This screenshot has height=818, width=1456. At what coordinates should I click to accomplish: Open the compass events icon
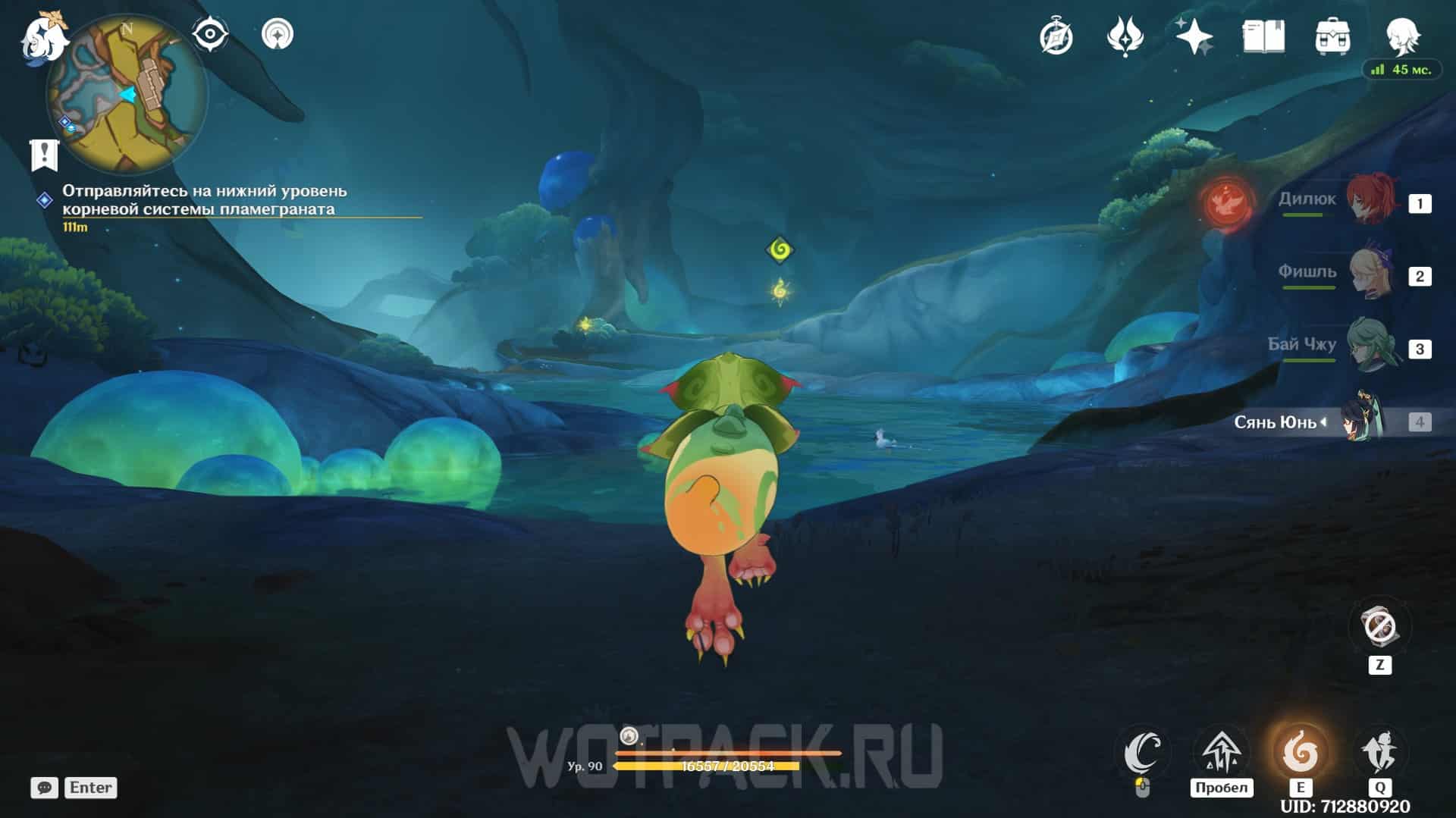1056,36
